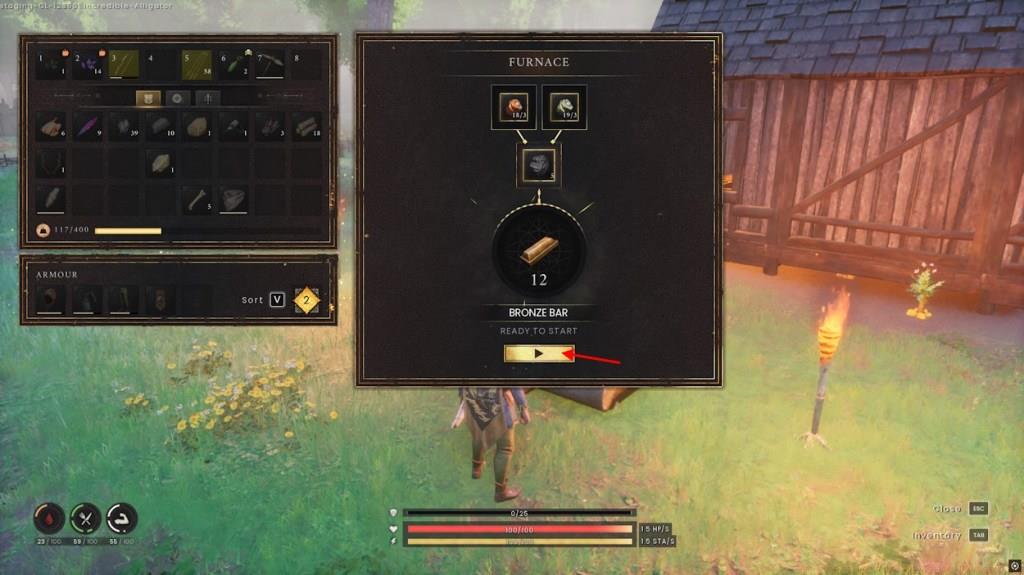Screen dimensions: 1024x575
Task: Start smelting with the furnace play button
Action: (x=539, y=354)
